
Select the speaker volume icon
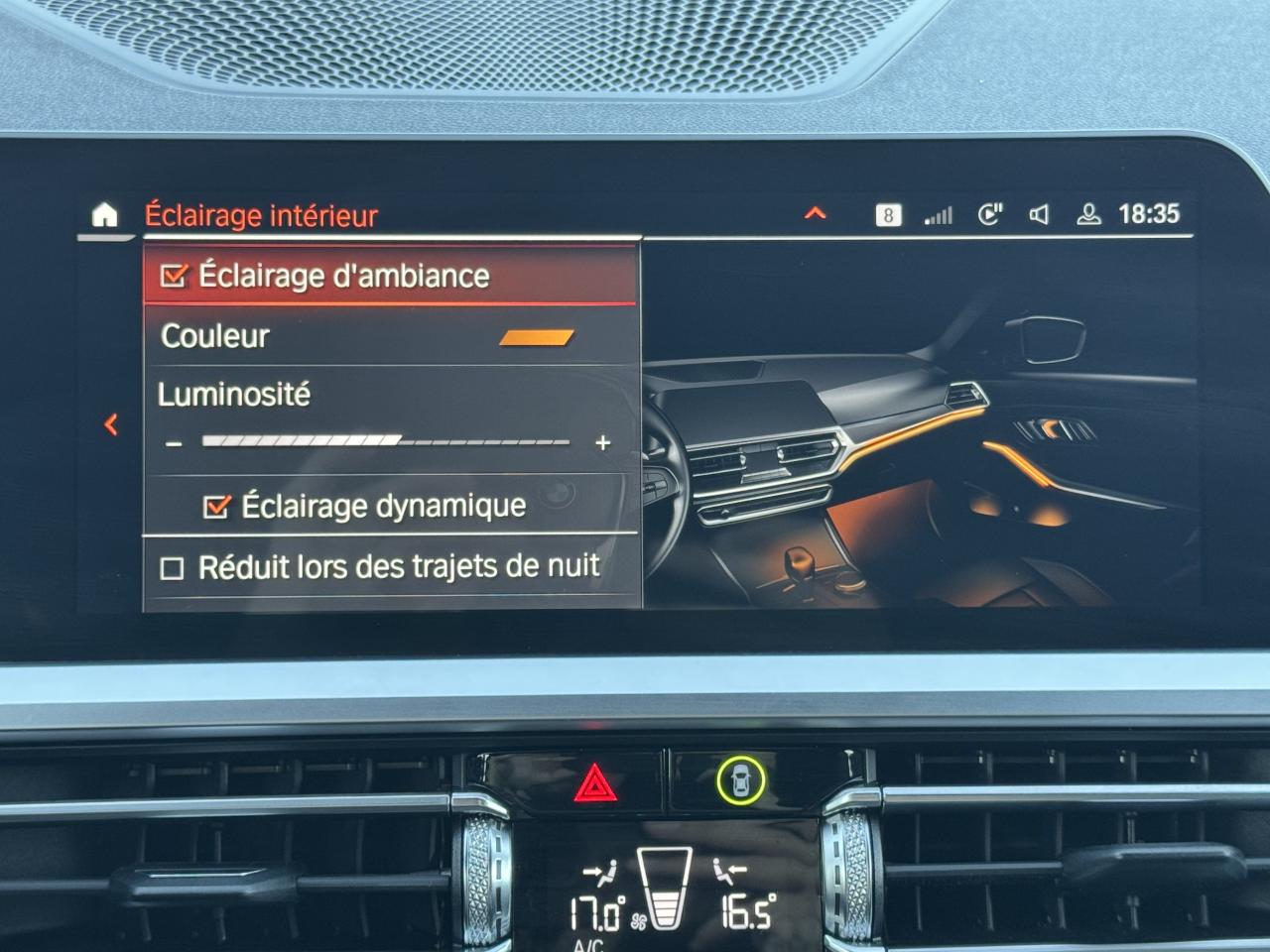[x=1039, y=214]
